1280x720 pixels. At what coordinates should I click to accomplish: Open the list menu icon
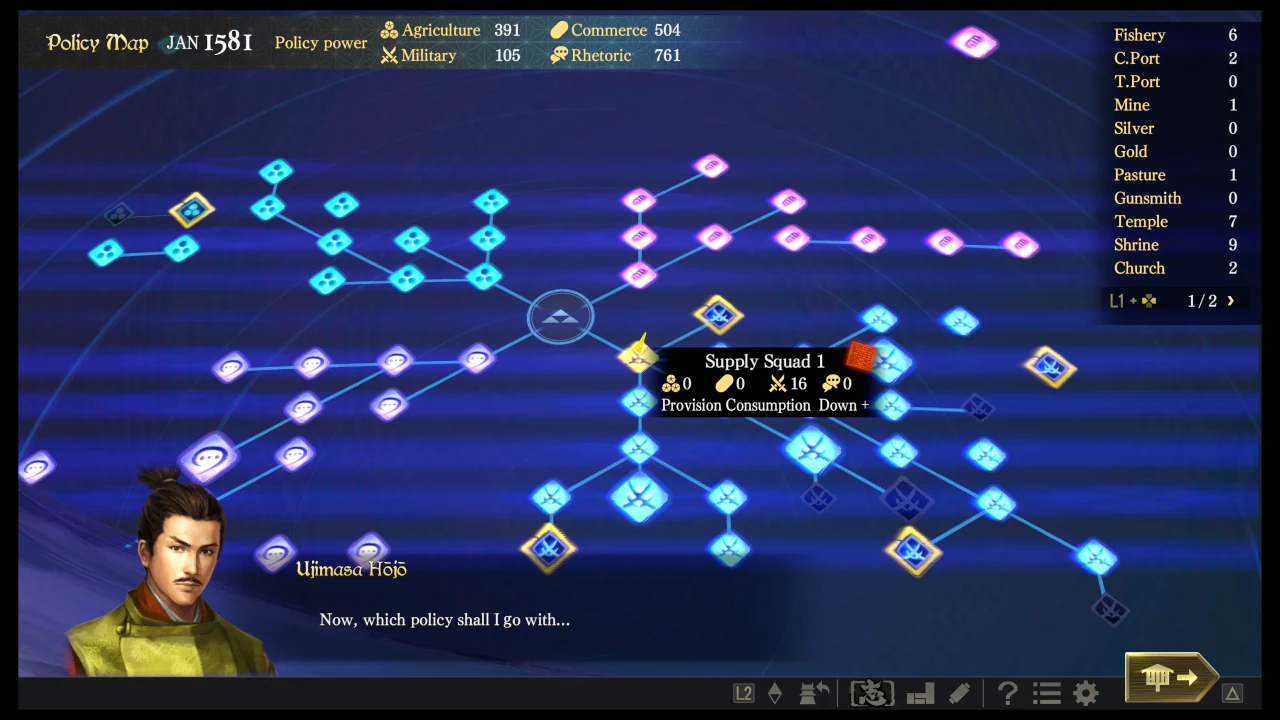pyautogui.click(x=1045, y=692)
